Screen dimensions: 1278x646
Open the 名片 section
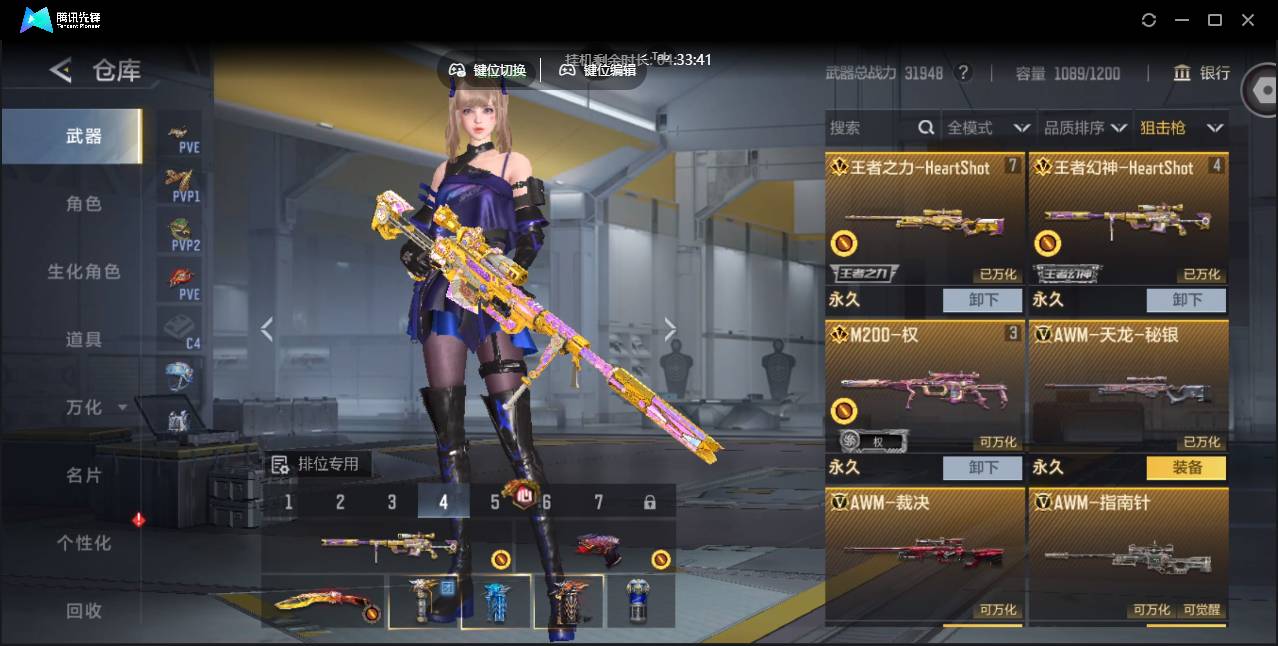[84, 476]
